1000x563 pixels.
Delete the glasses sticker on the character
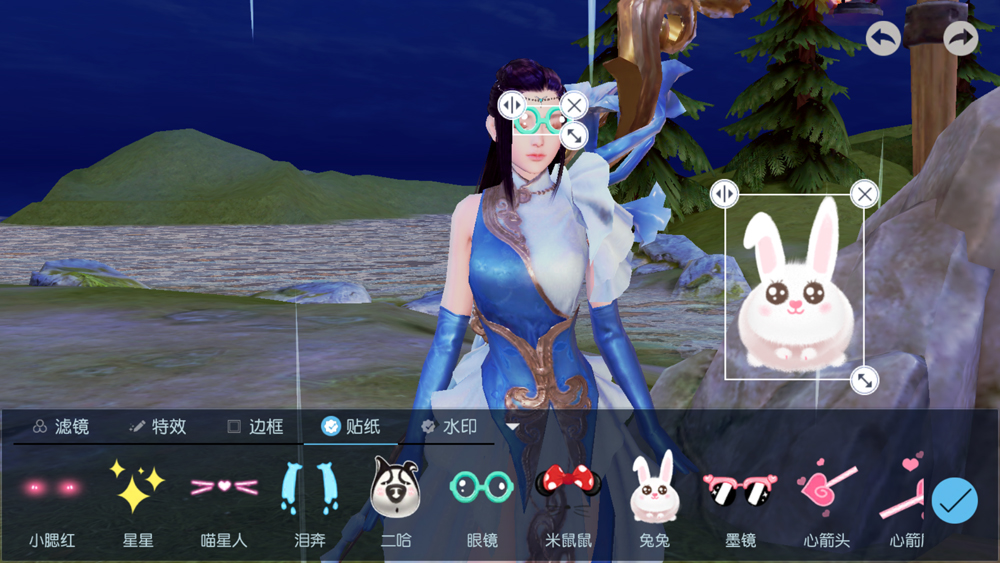click(x=574, y=104)
